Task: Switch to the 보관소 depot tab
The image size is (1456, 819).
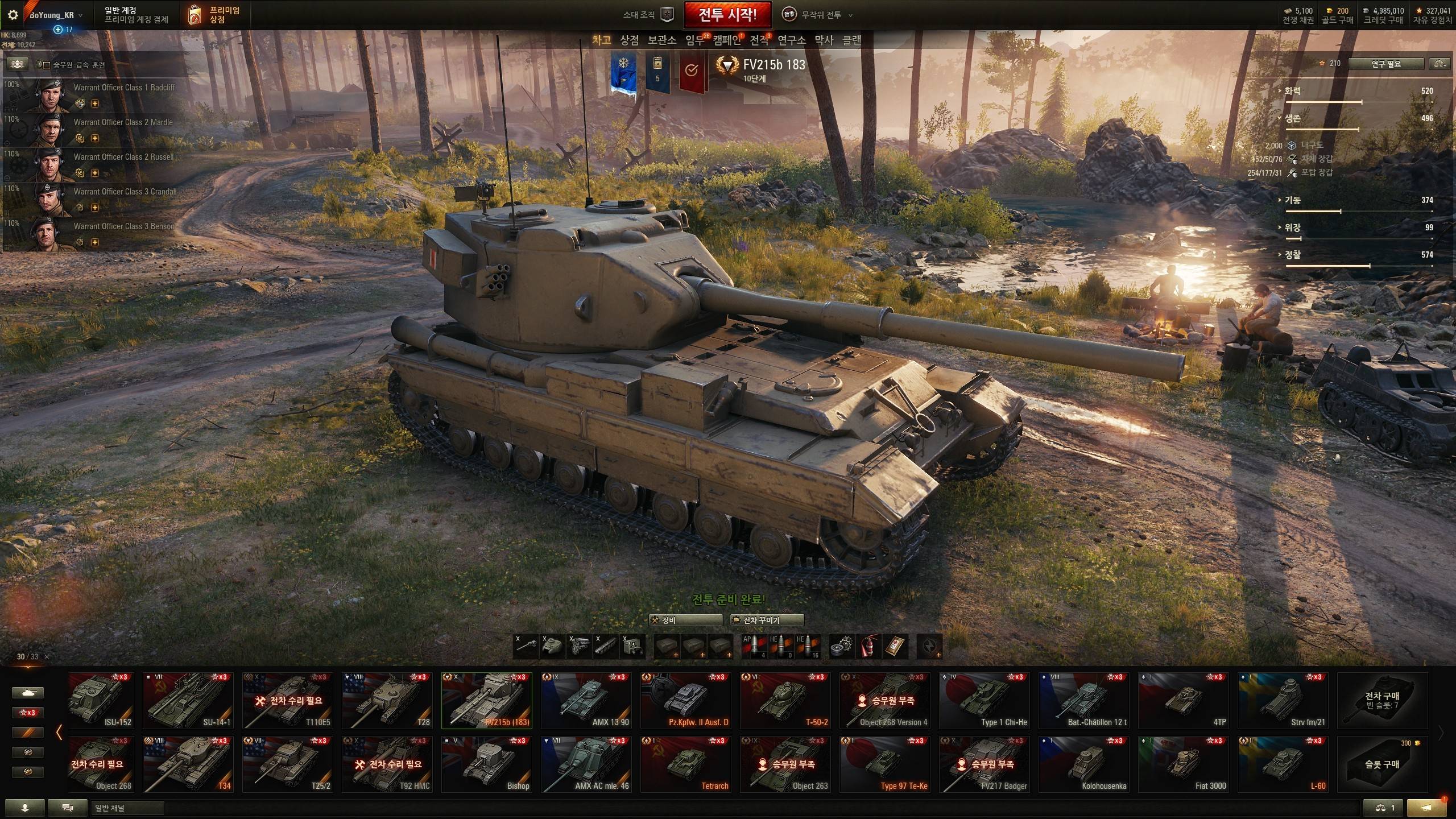Action: [661, 40]
